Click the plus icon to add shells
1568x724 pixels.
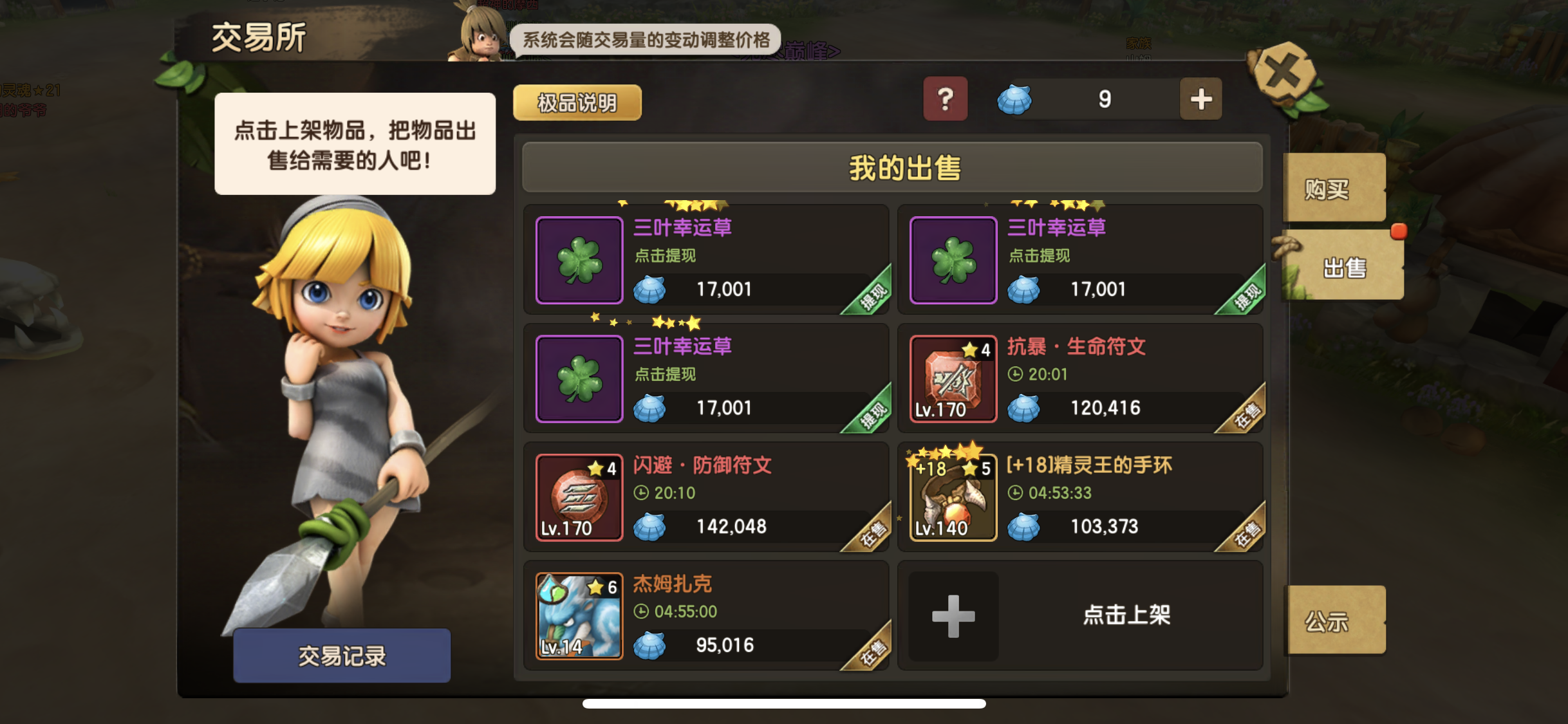tap(1201, 99)
